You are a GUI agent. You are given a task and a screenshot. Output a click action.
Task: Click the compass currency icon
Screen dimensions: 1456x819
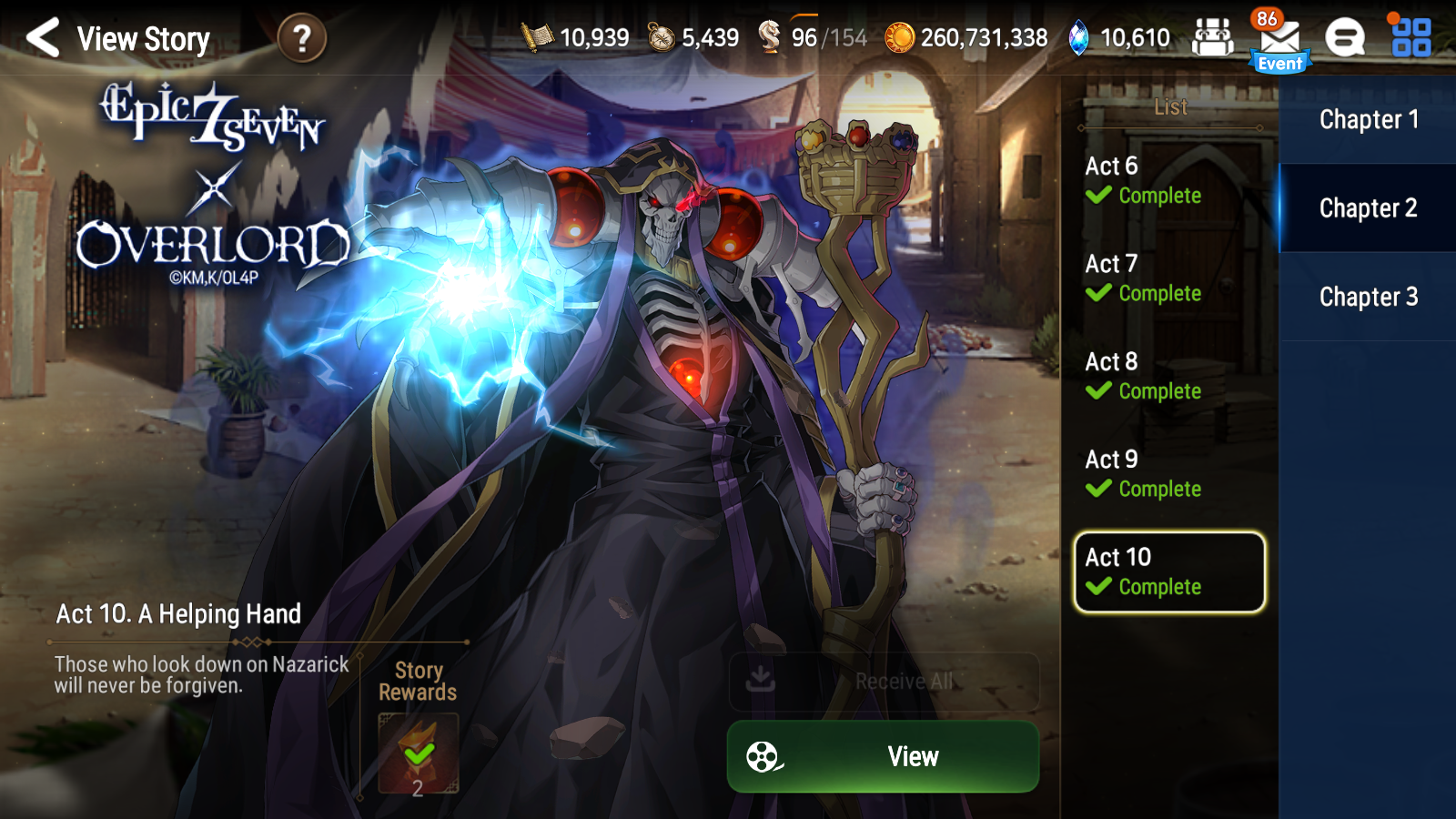click(x=662, y=36)
